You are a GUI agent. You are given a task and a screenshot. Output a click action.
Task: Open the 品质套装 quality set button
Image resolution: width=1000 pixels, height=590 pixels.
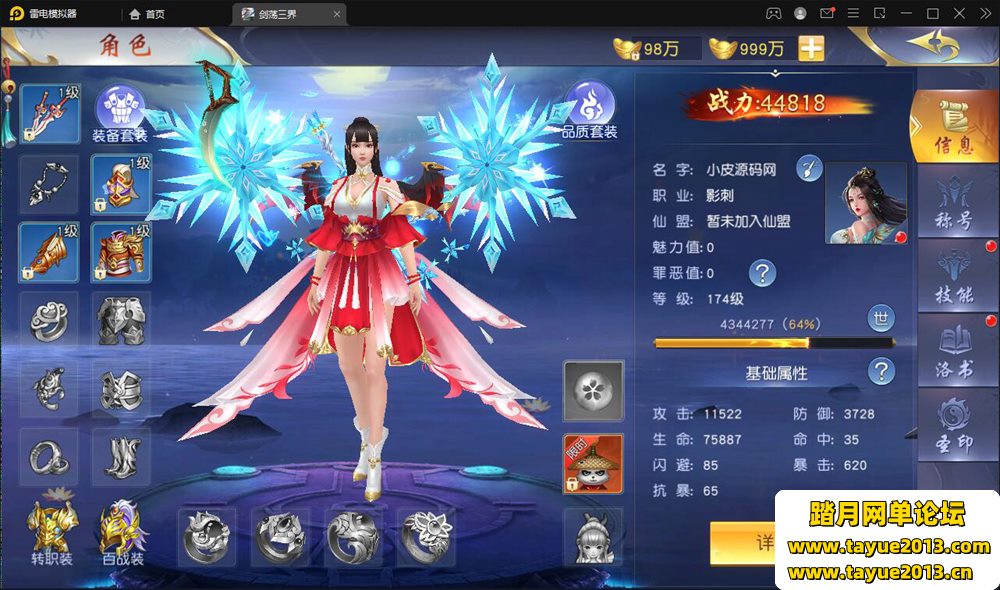[589, 110]
